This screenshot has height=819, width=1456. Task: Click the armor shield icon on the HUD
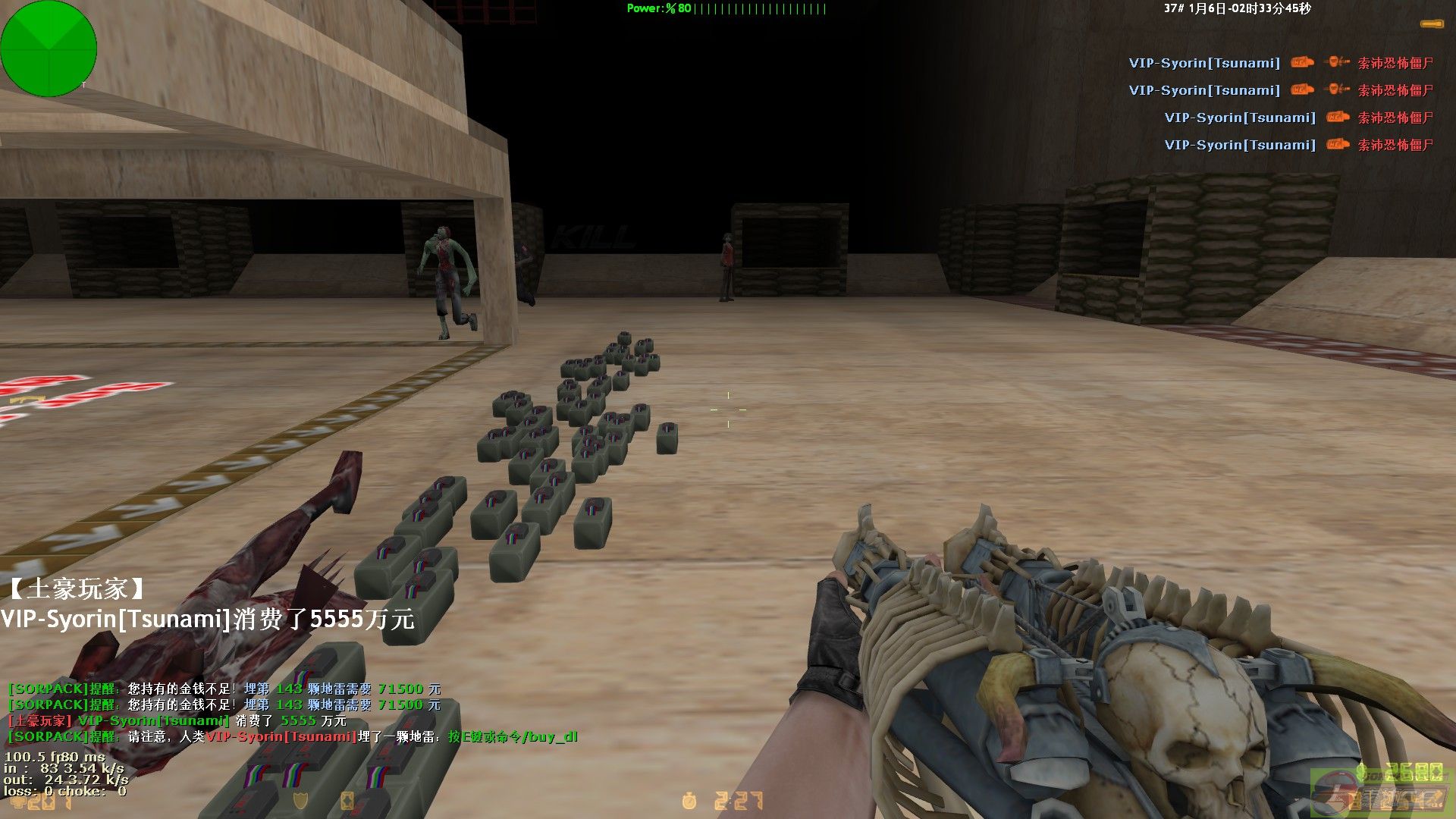click(300, 801)
